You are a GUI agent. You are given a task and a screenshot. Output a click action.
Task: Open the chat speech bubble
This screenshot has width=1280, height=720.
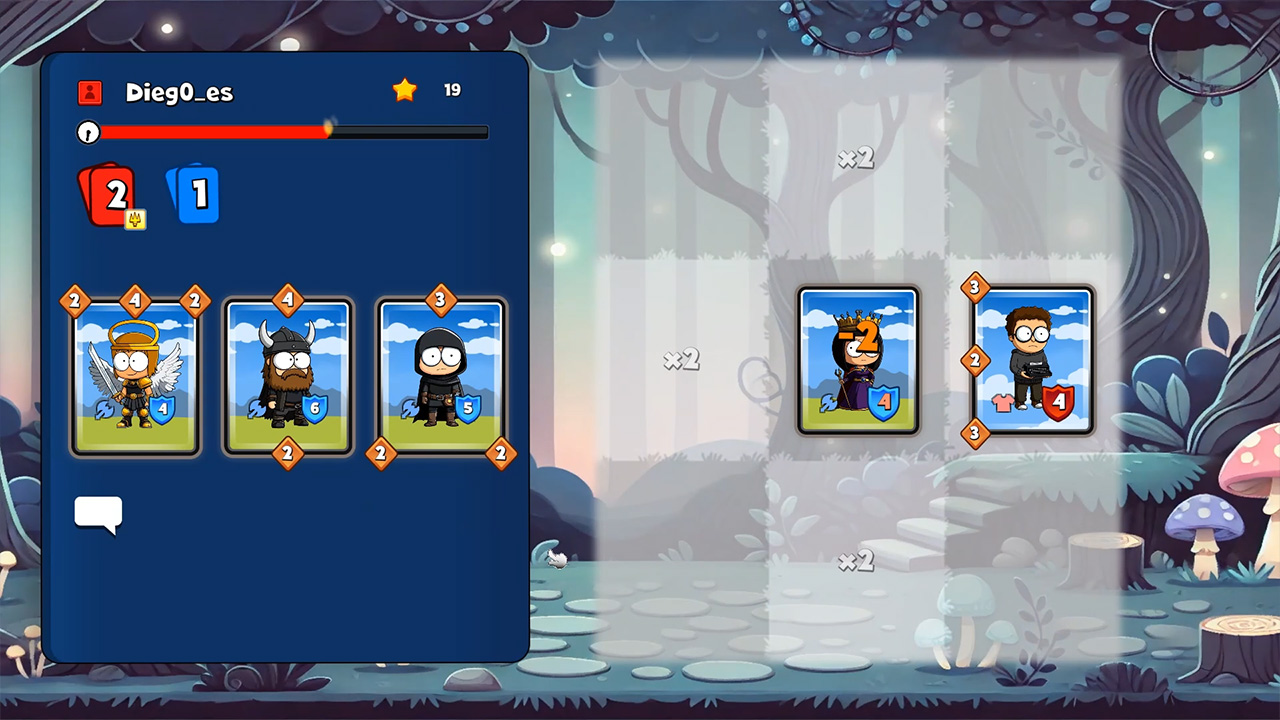[x=97, y=514]
